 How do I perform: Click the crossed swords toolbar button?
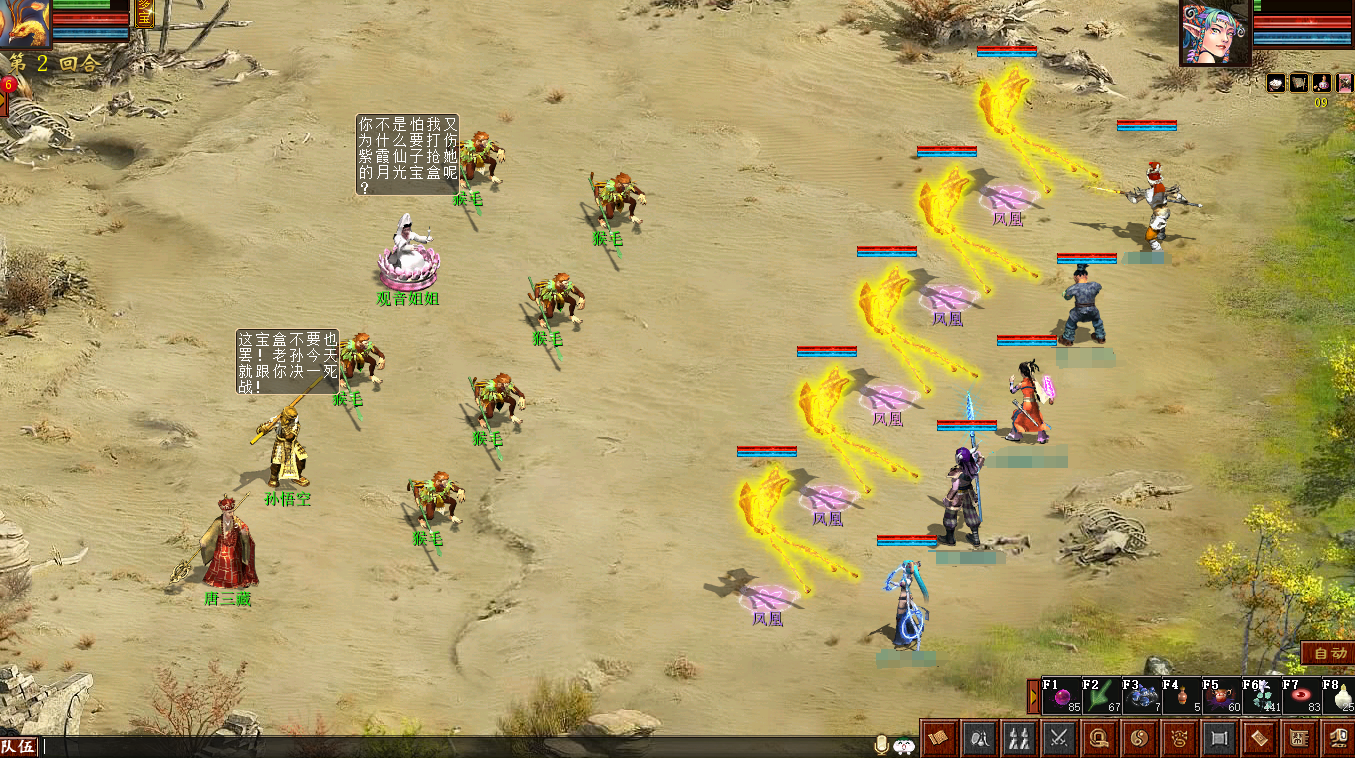[1058, 739]
